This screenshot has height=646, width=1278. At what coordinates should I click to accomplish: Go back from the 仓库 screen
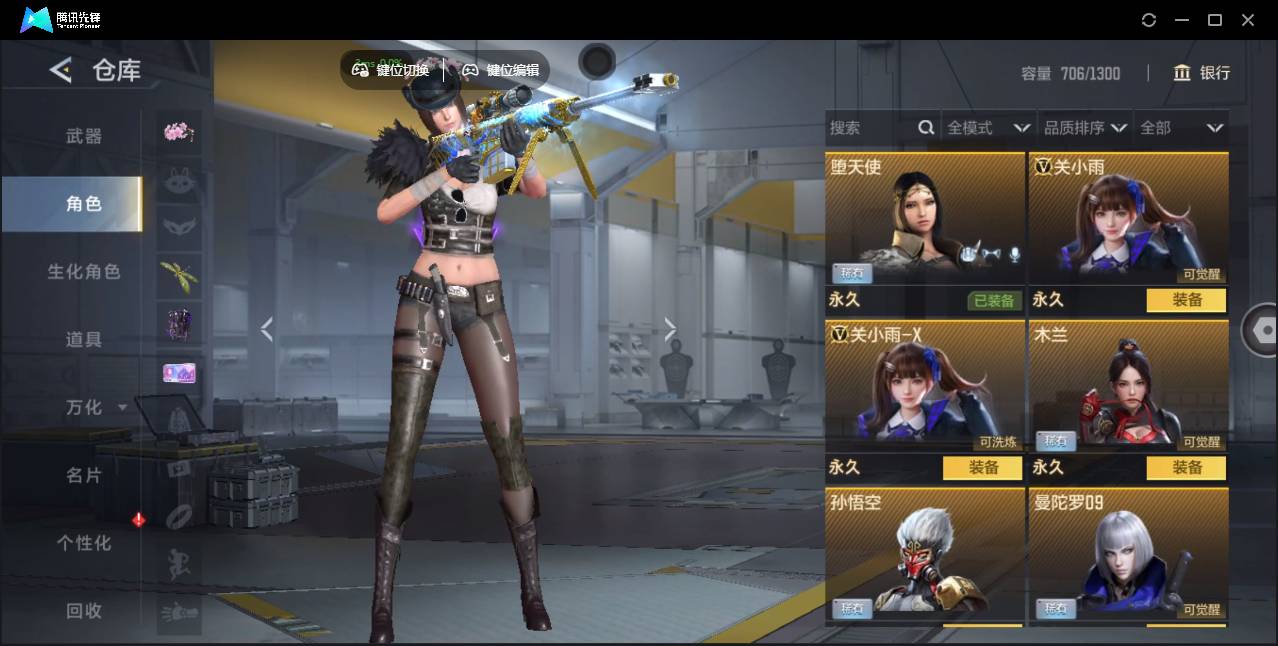(61, 70)
